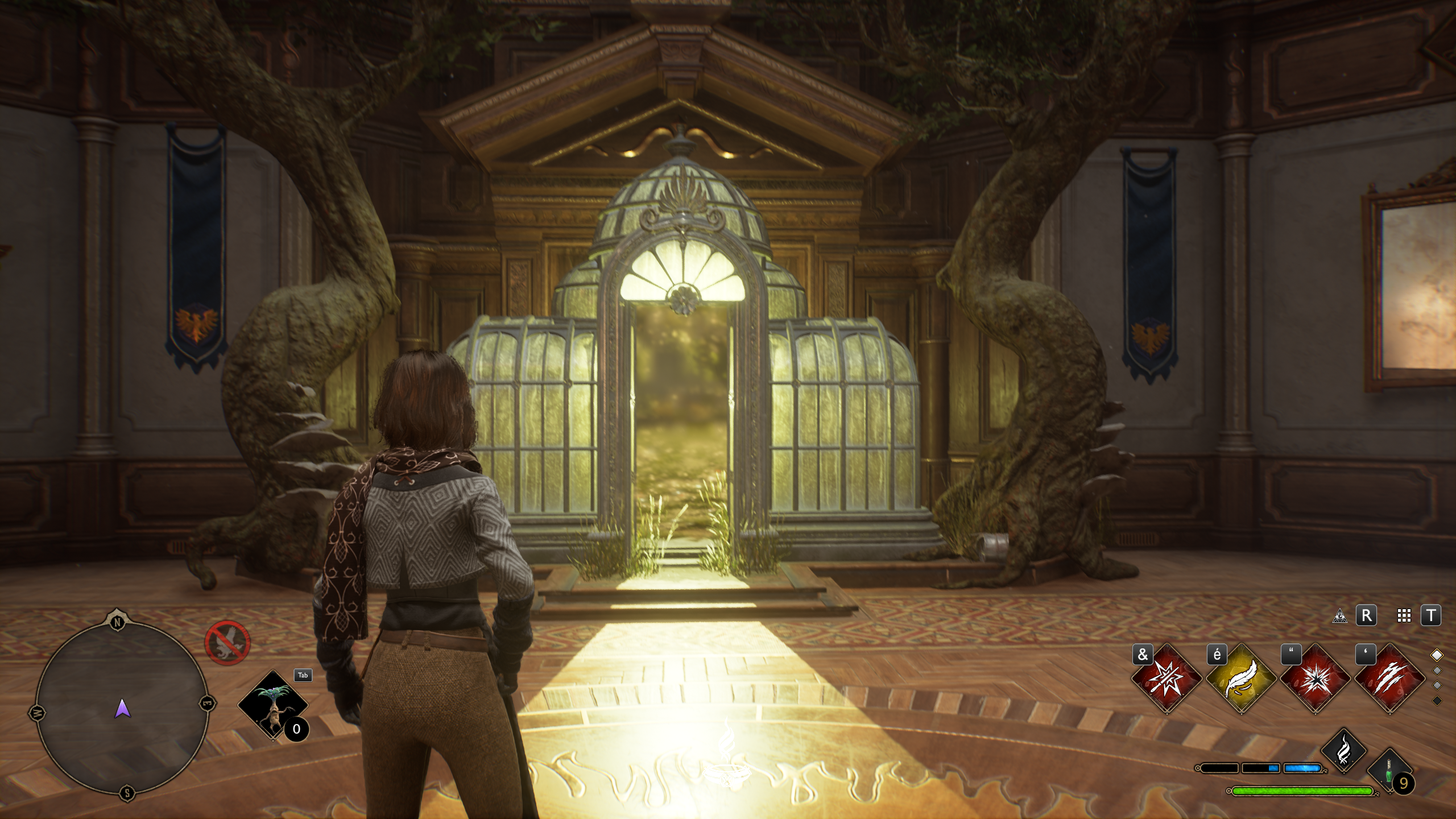Use the red slash-marks Diffindo spell
The height and width of the screenshot is (819, 1456).
click(1389, 678)
